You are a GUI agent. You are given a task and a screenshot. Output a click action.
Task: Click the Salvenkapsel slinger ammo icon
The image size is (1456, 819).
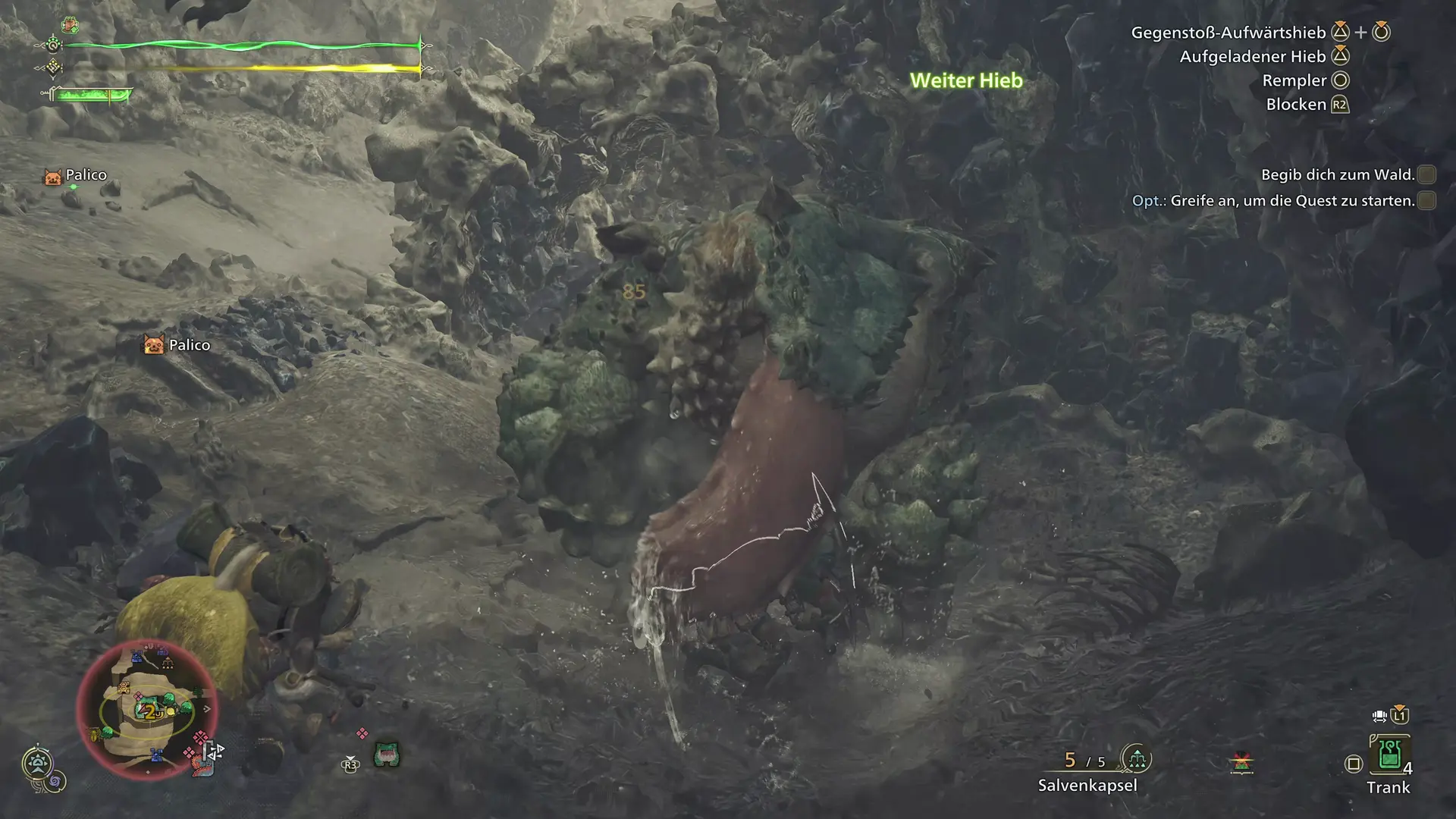[1136, 758]
